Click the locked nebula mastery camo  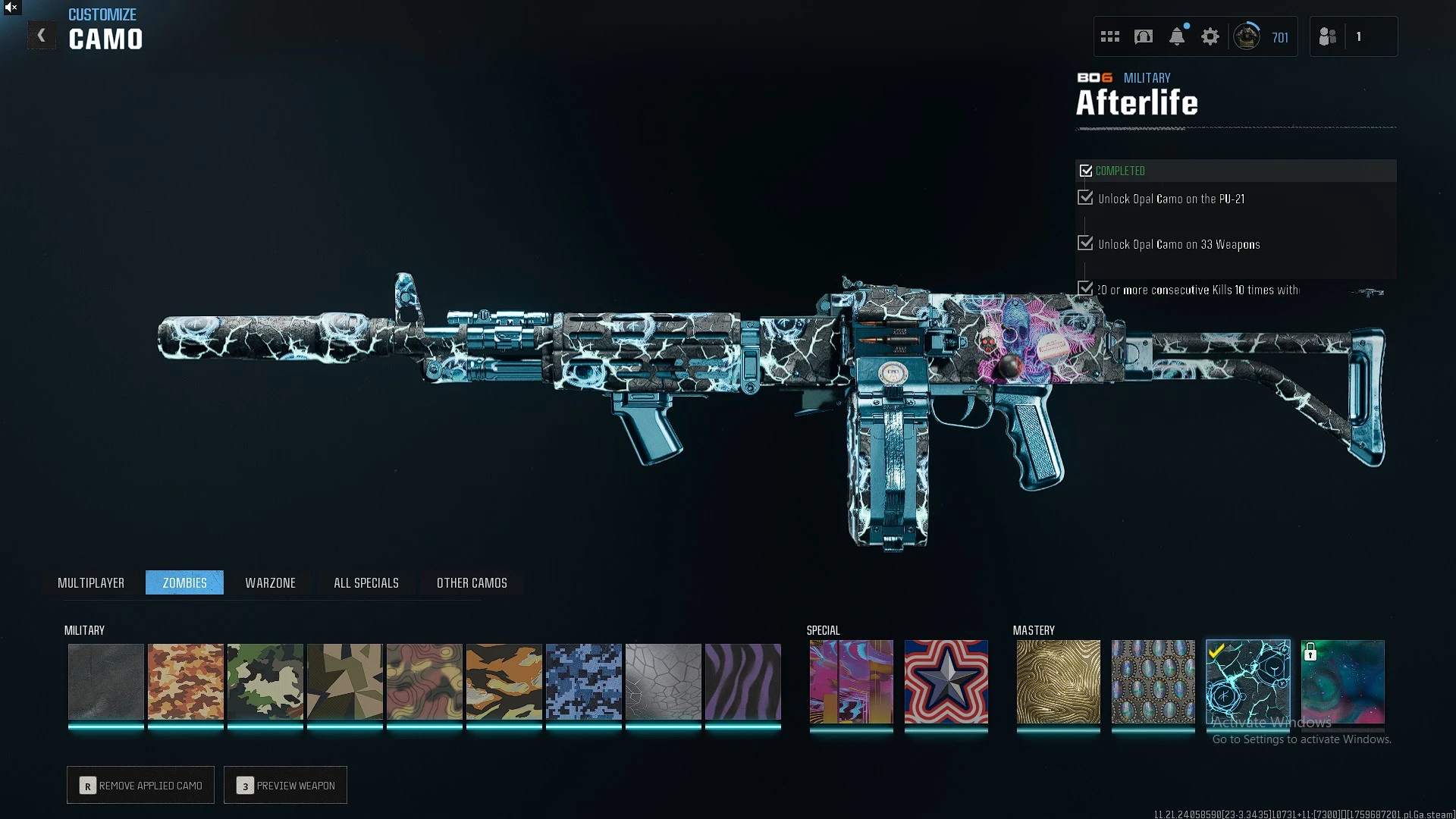pos(1343,682)
